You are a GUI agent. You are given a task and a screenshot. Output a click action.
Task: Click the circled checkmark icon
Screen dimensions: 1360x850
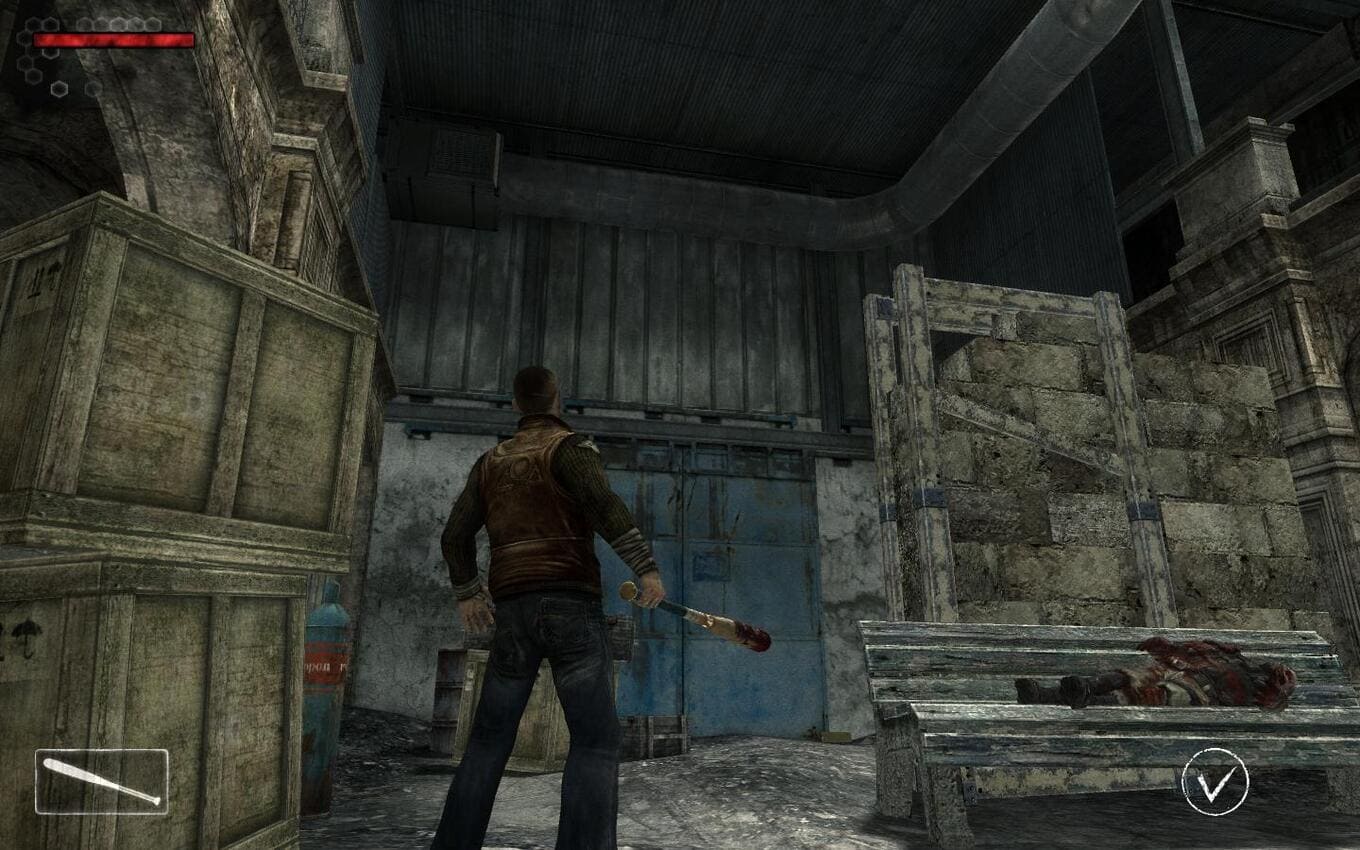point(1215,782)
